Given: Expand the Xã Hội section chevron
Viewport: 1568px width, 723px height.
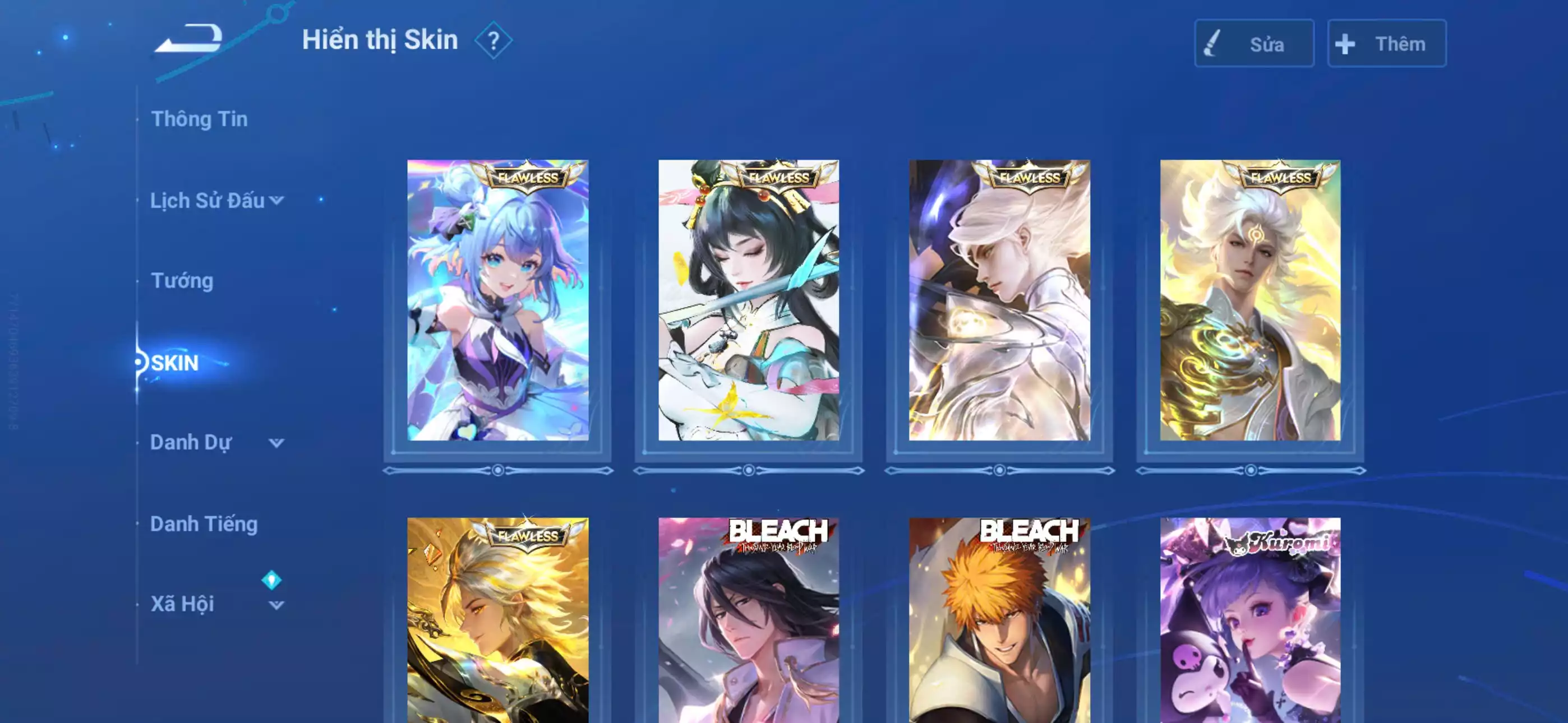Looking at the screenshot, I should [277, 605].
